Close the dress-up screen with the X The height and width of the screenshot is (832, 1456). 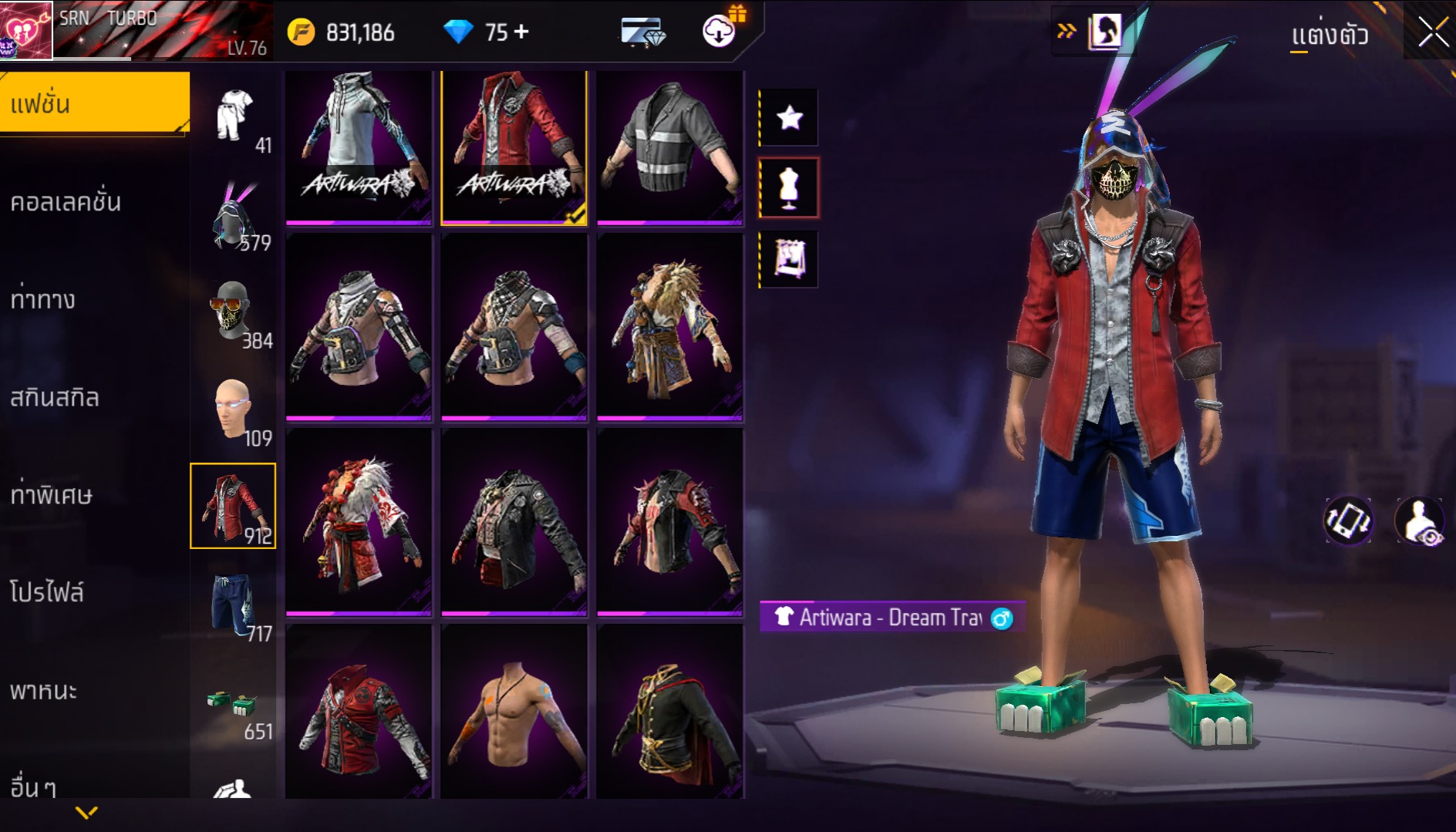1433,33
